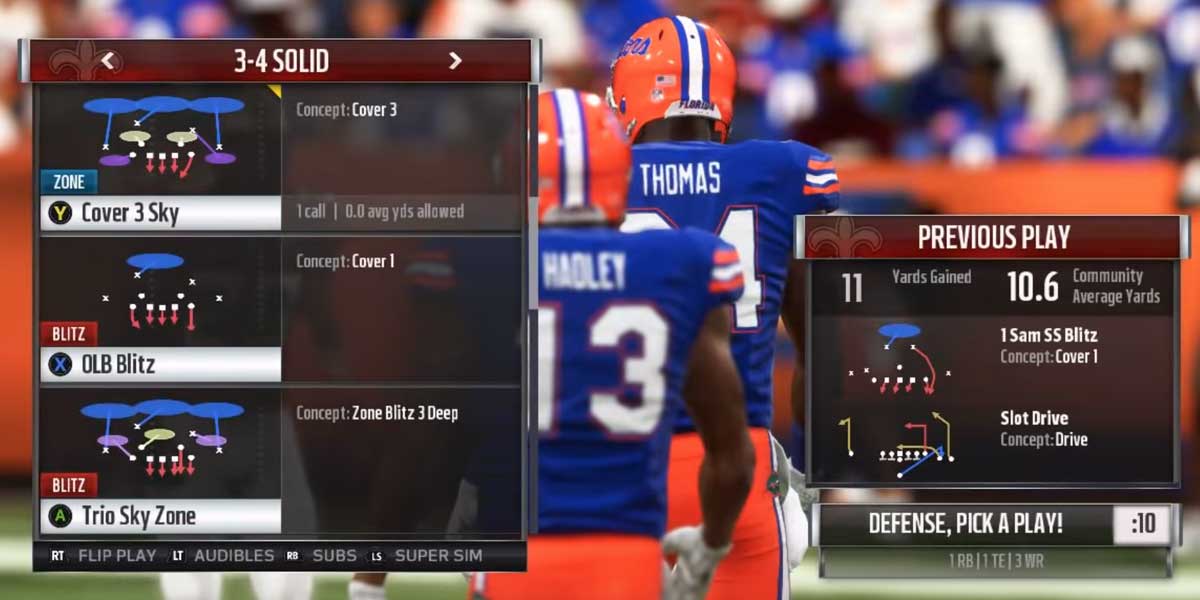This screenshot has width=1200, height=600.
Task: Go to the previous formation with left arrow
Action: pyautogui.click(x=109, y=61)
